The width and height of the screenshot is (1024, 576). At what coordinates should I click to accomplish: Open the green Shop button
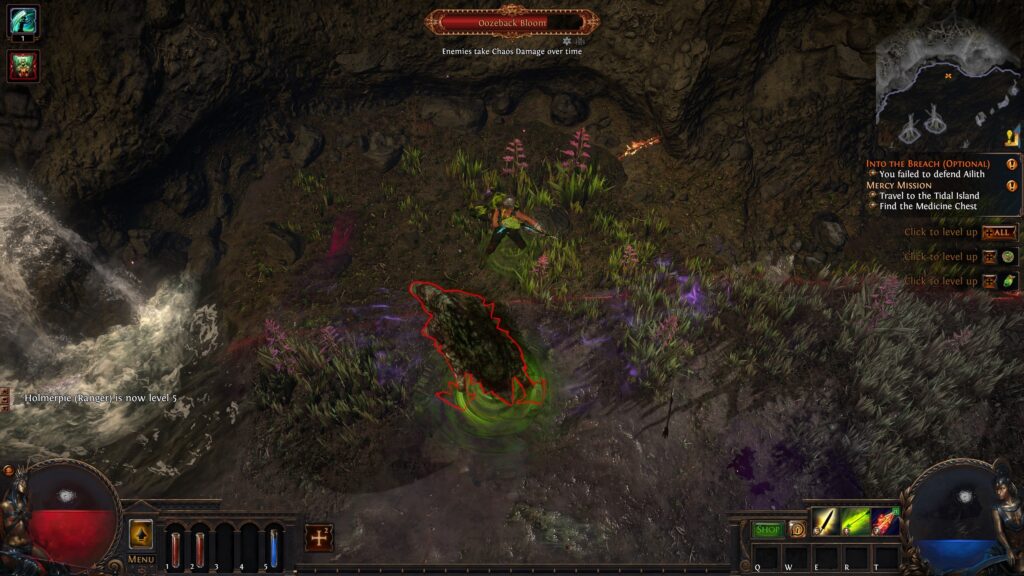click(768, 530)
